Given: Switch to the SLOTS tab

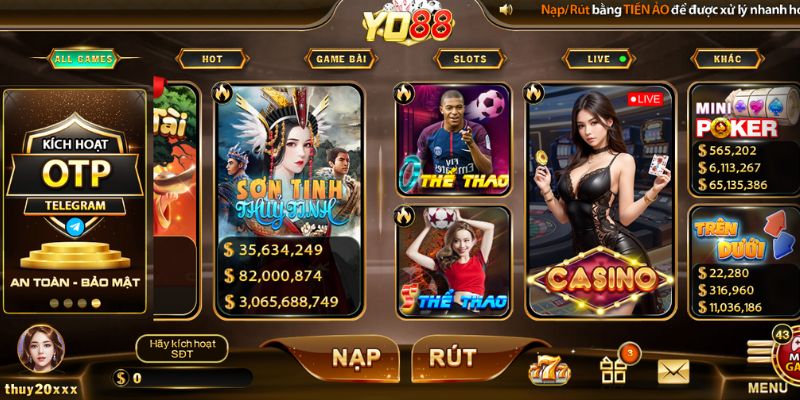Looking at the screenshot, I should pyautogui.click(x=469, y=59).
